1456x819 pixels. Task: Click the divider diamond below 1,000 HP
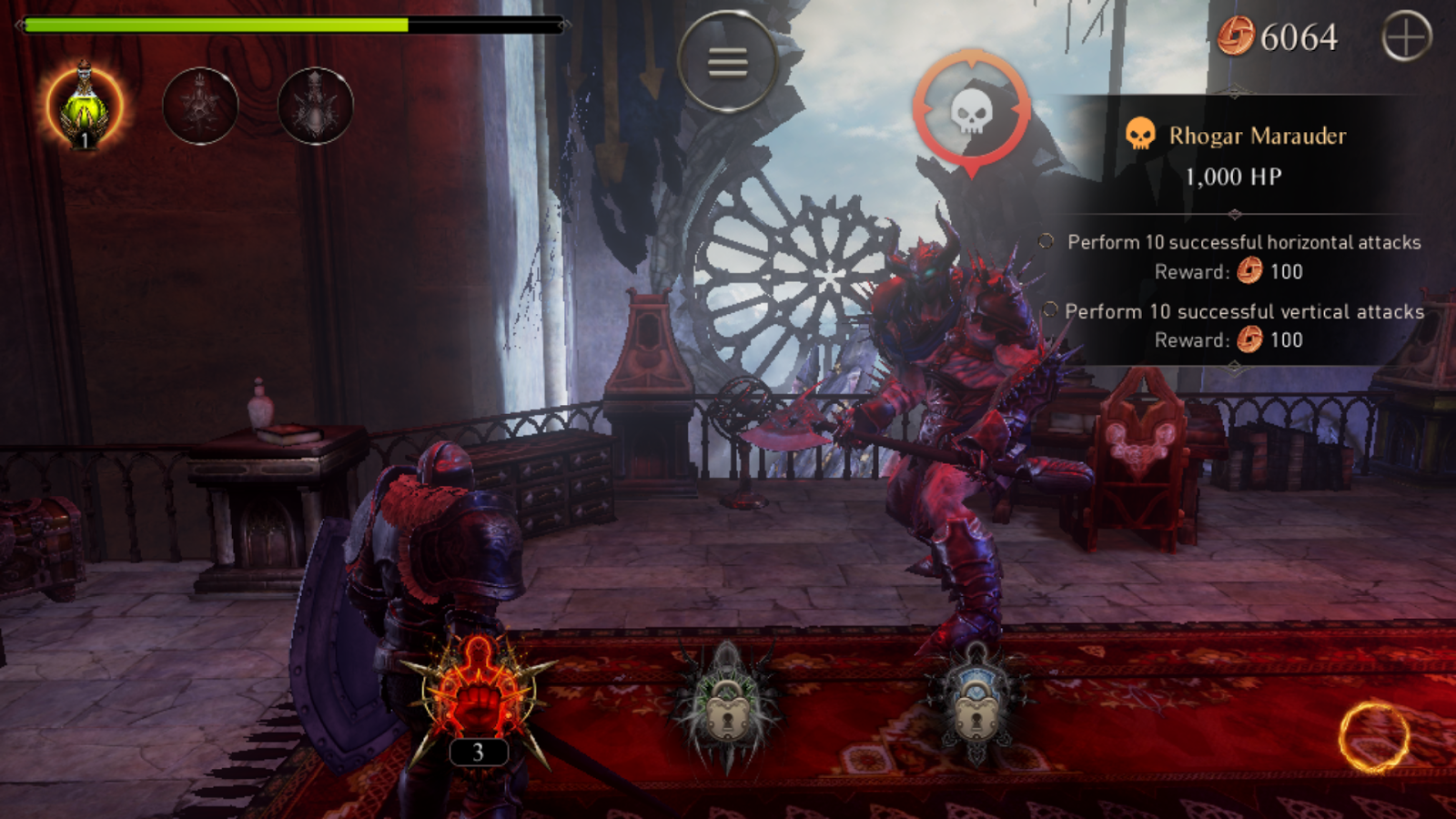tap(1235, 213)
